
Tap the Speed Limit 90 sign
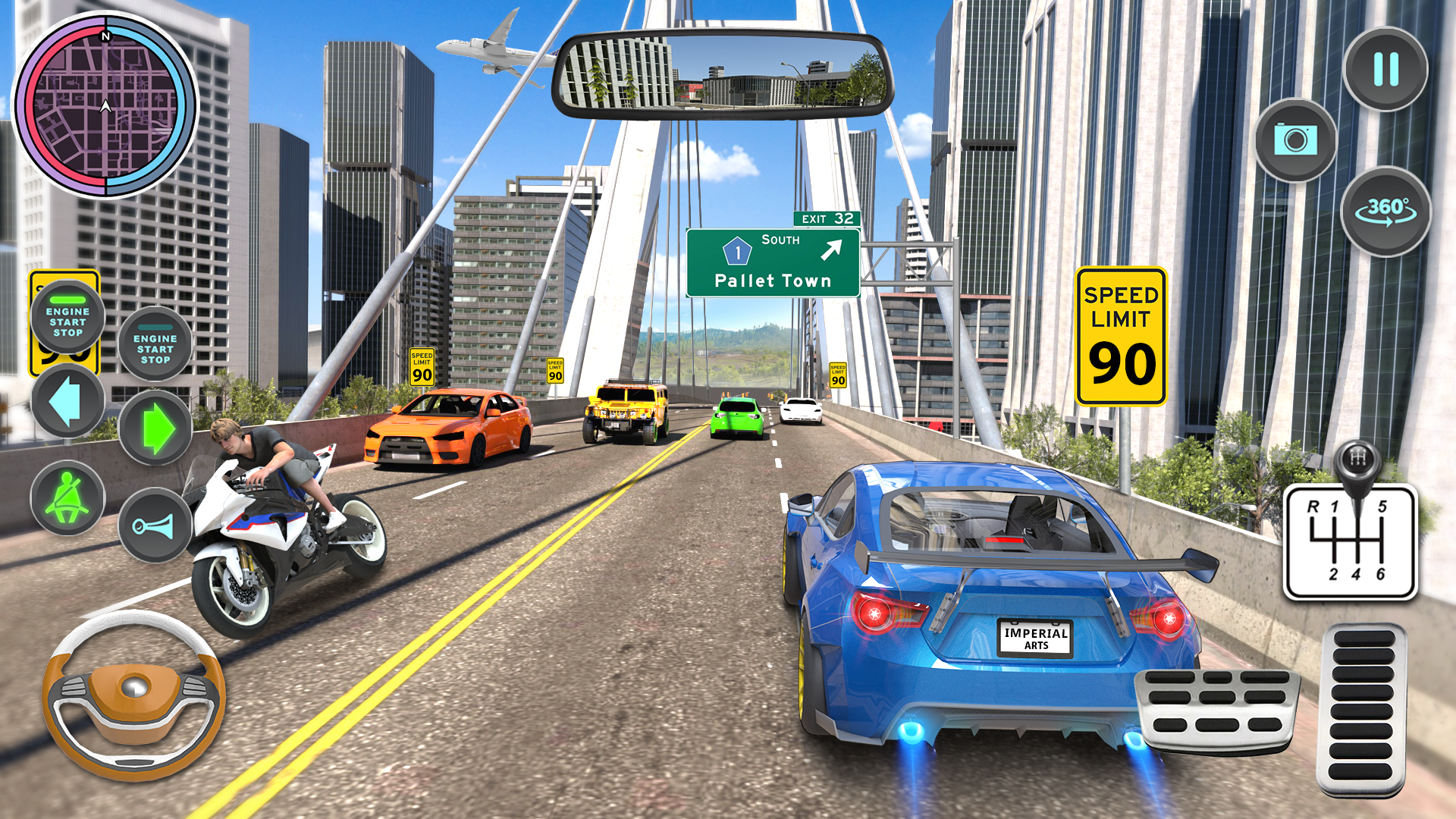coord(1120,332)
